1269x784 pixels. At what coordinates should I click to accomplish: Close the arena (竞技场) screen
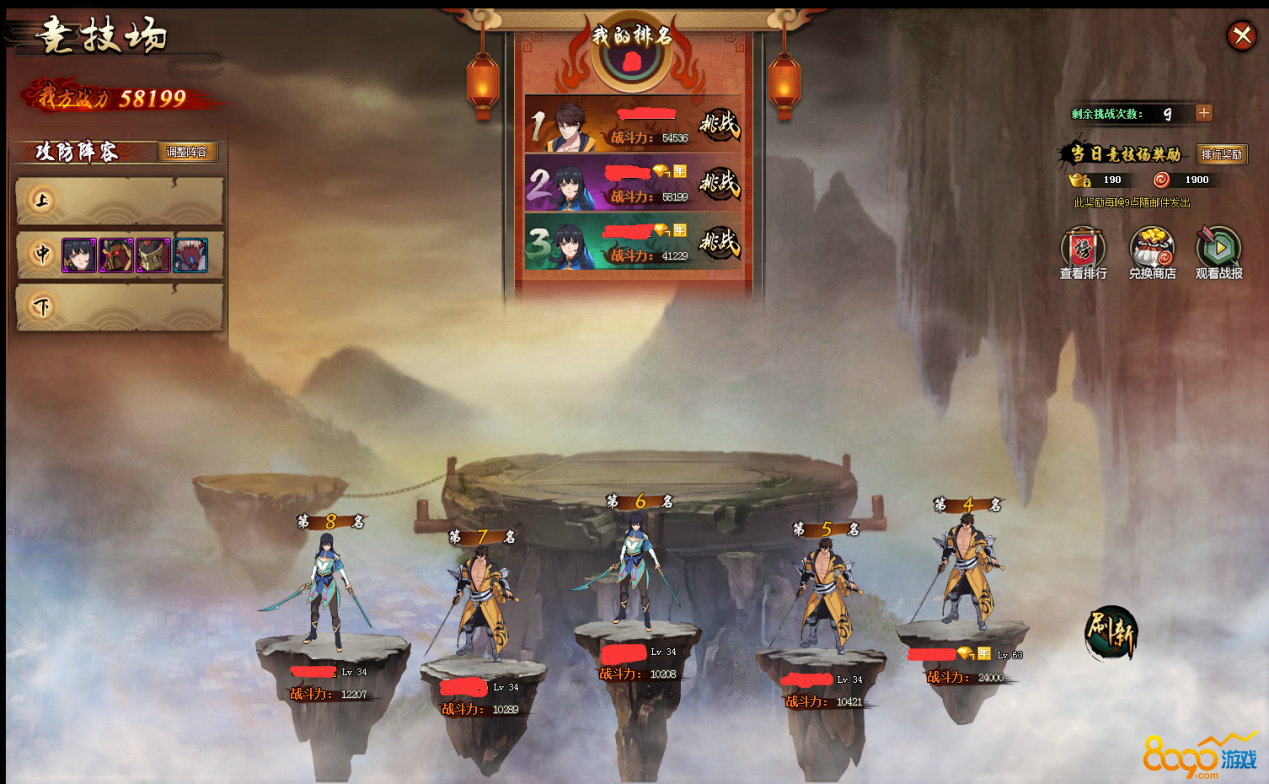tap(1241, 36)
